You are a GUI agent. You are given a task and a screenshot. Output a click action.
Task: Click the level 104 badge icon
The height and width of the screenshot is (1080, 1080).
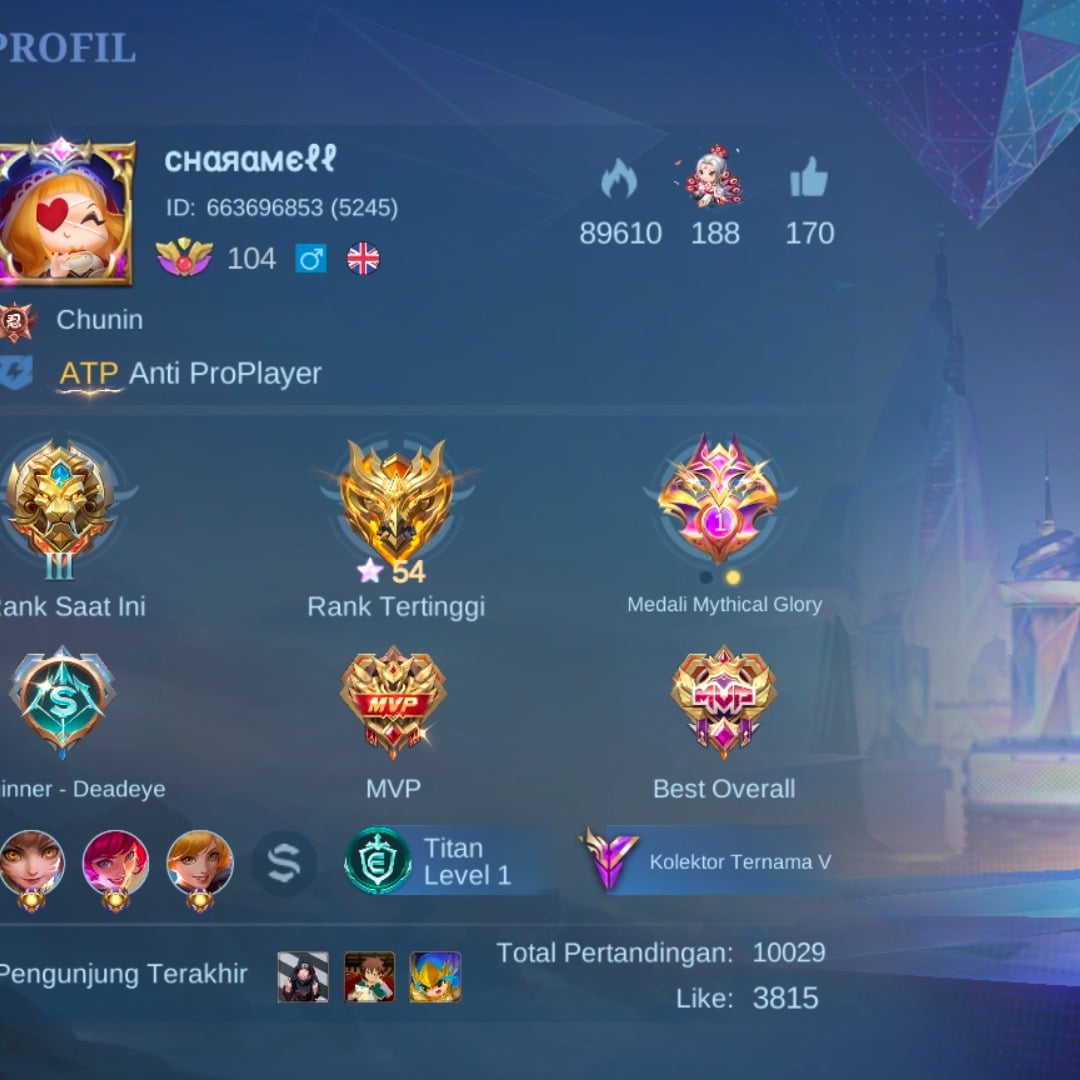click(185, 258)
